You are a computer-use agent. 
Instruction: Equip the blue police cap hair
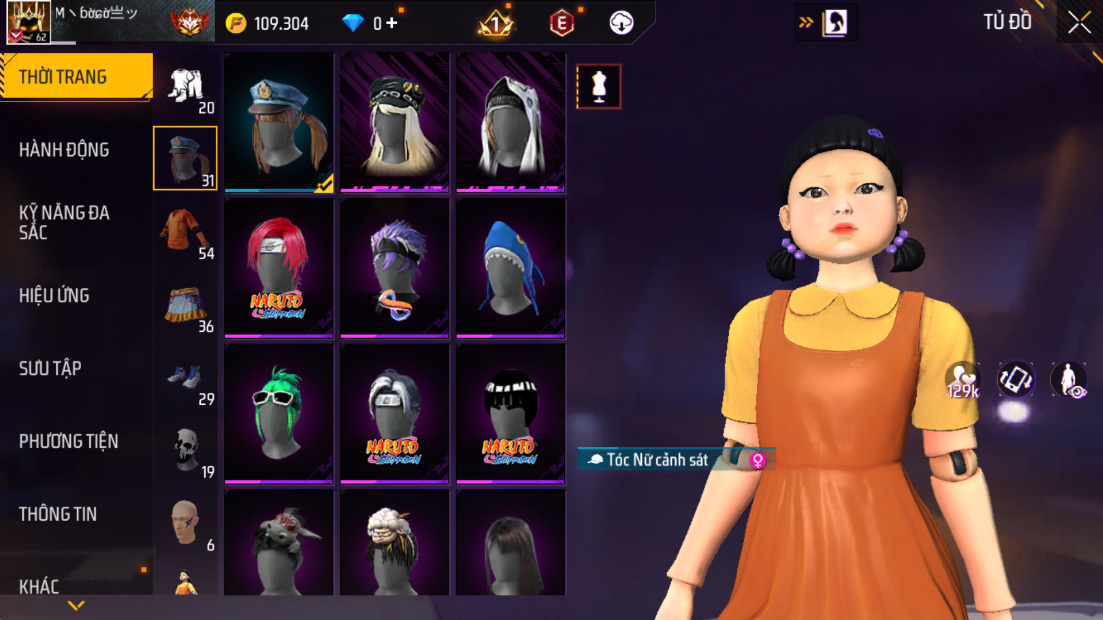click(279, 122)
